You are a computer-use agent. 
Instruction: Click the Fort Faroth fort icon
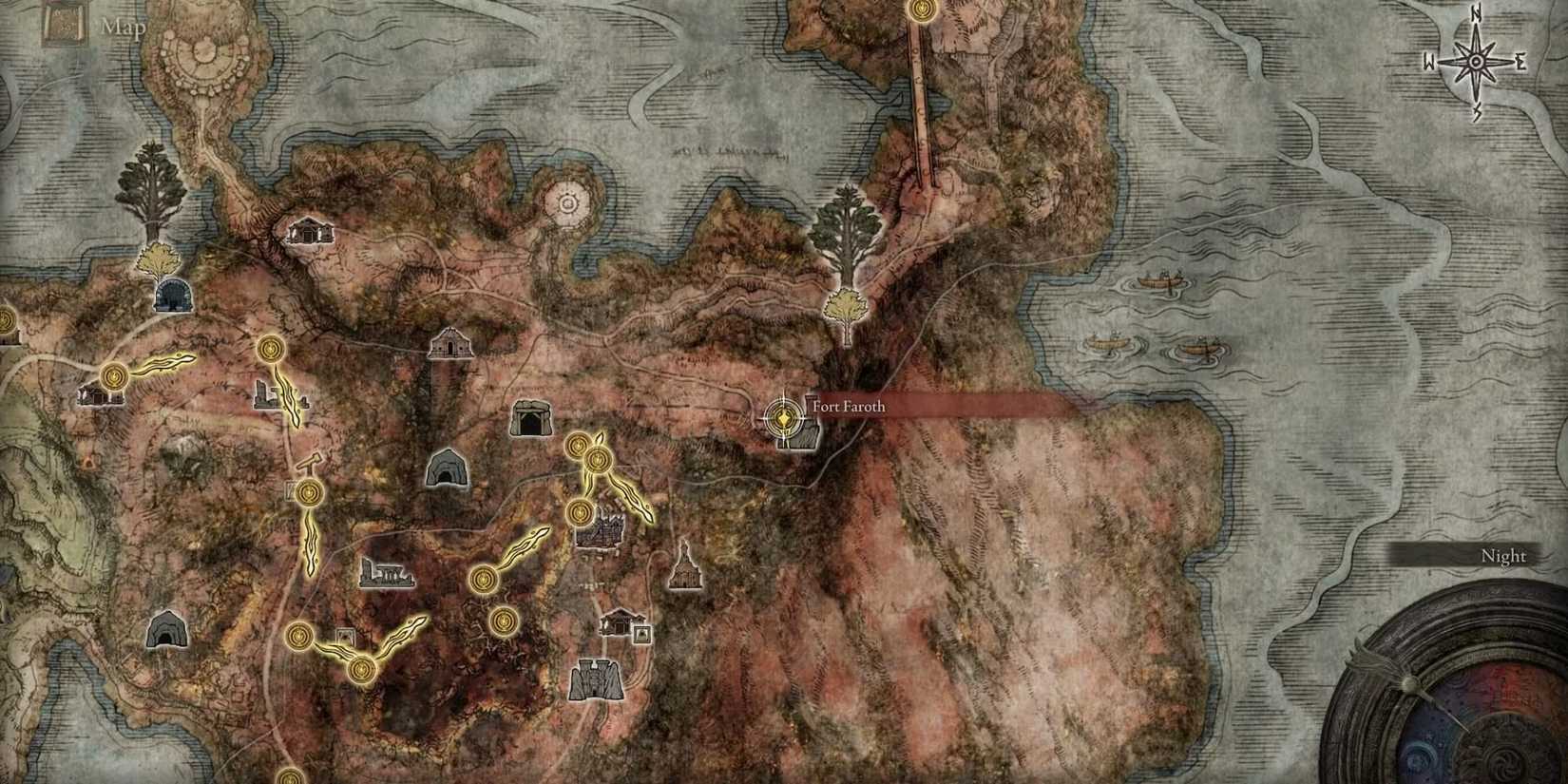(809, 432)
